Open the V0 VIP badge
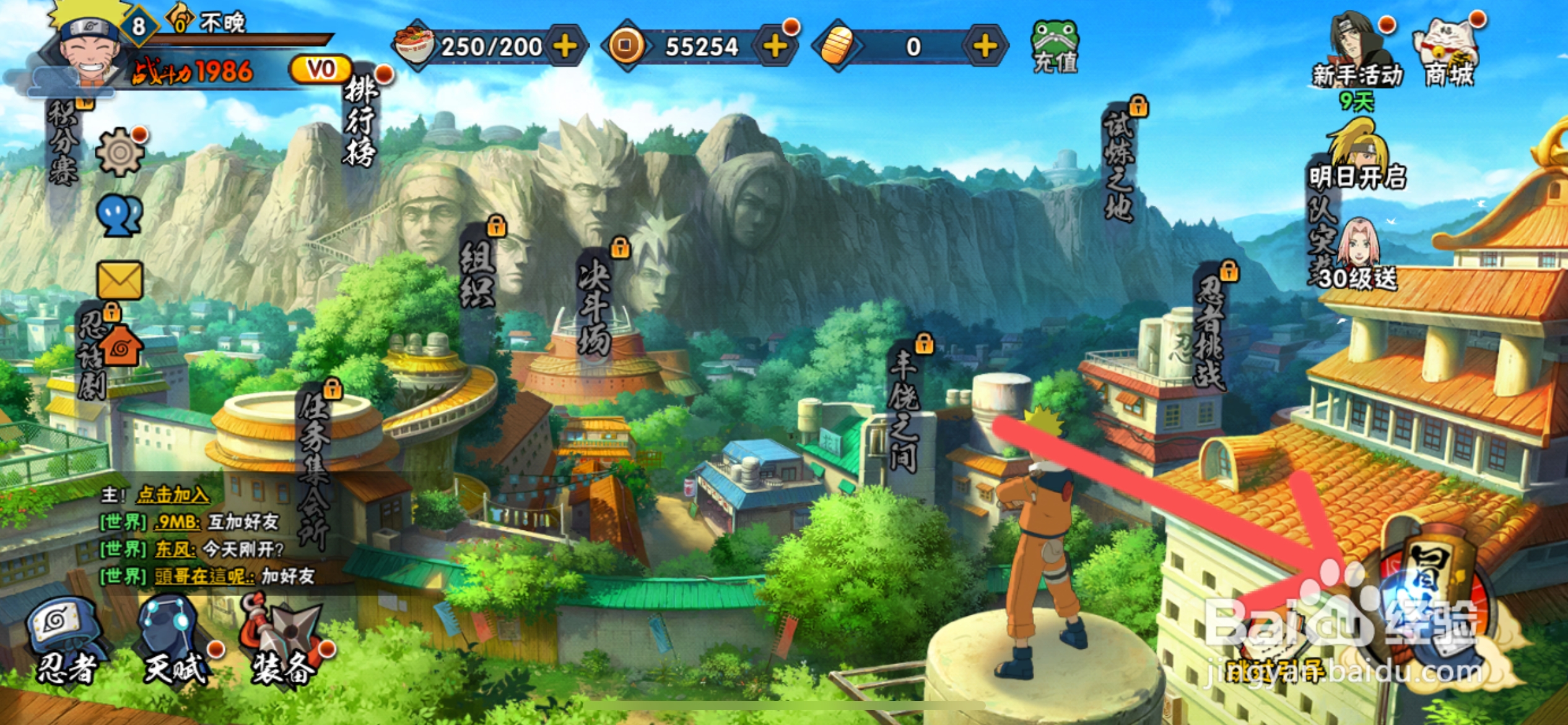Image resolution: width=1568 pixels, height=725 pixels. point(321,69)
